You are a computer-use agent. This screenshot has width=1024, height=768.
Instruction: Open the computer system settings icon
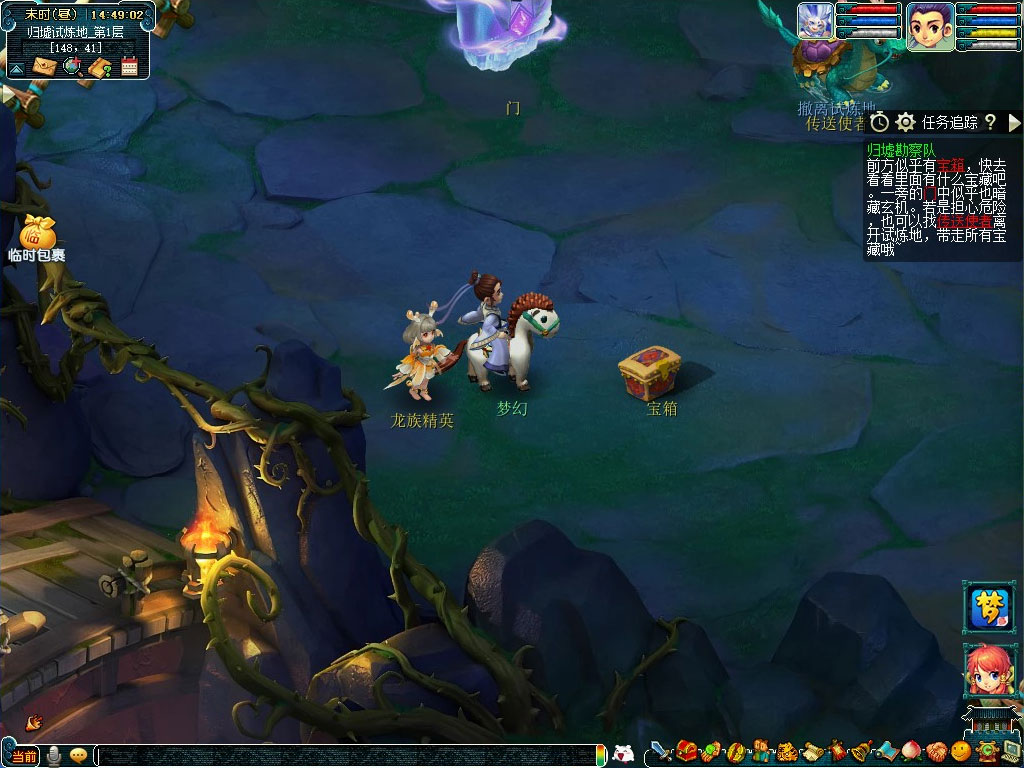1011,752
